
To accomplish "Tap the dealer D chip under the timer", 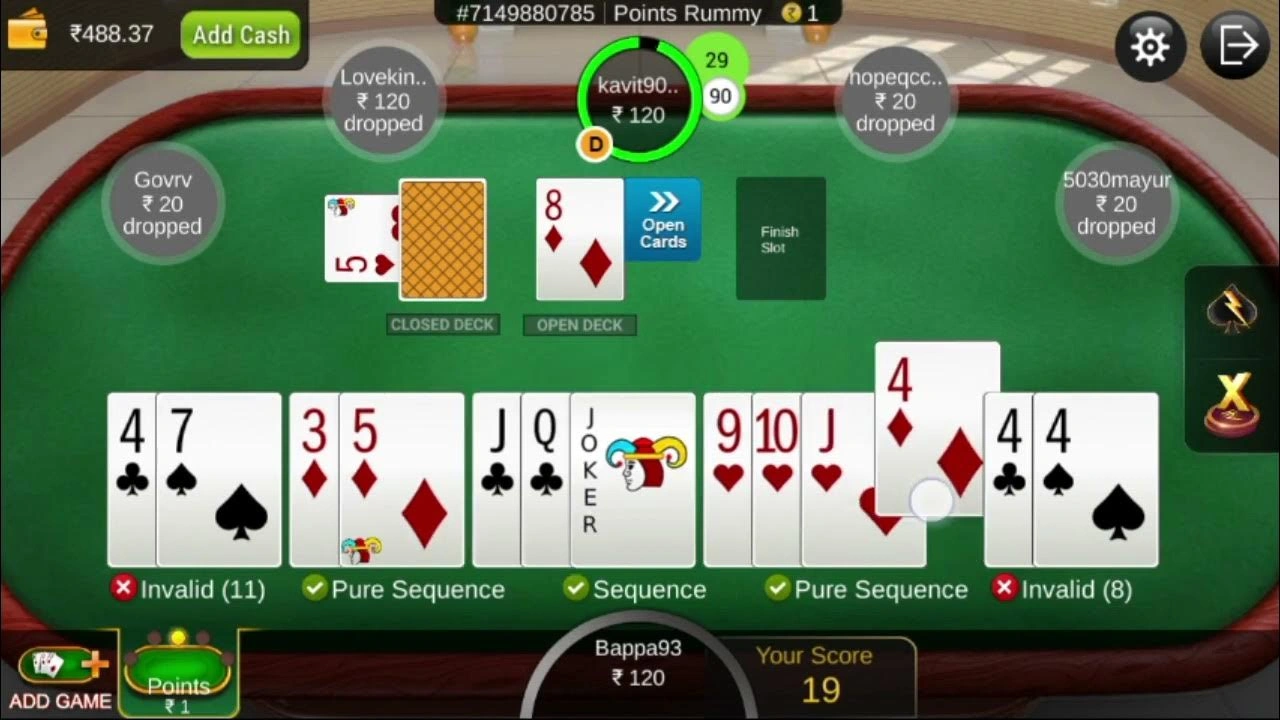I will pos(594,144).
